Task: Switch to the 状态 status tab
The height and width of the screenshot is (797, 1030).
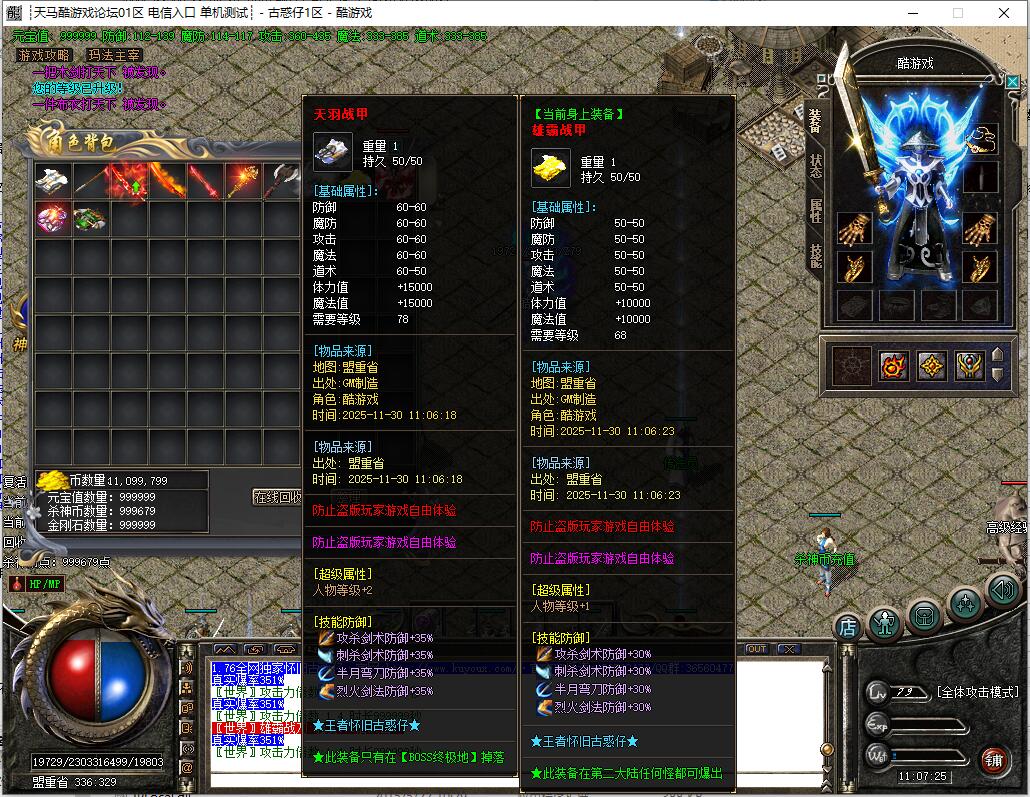Action: click(815, 166)
